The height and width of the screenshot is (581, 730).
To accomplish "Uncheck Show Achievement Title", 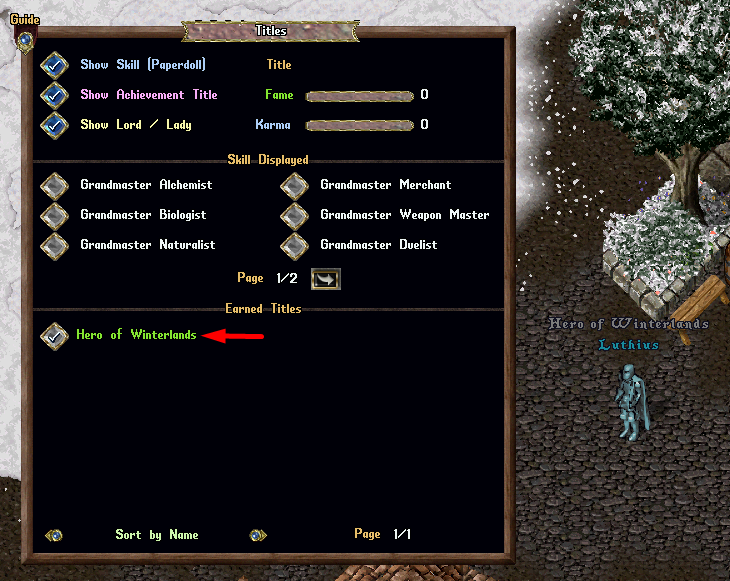I will coord(53,96).
